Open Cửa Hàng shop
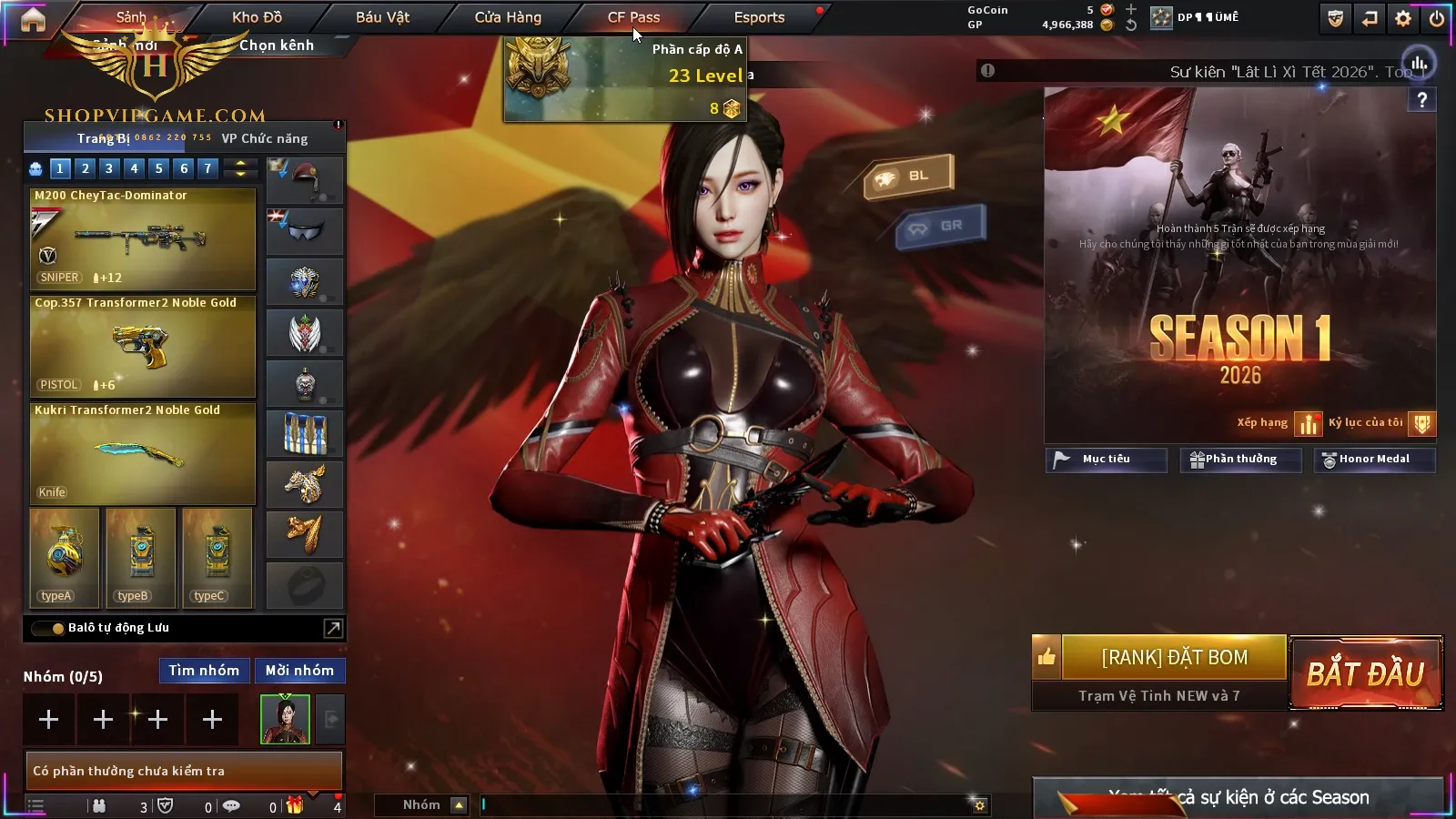Image resolution: width=1456 pixels, height=819 pixels. tap(508, 17)
